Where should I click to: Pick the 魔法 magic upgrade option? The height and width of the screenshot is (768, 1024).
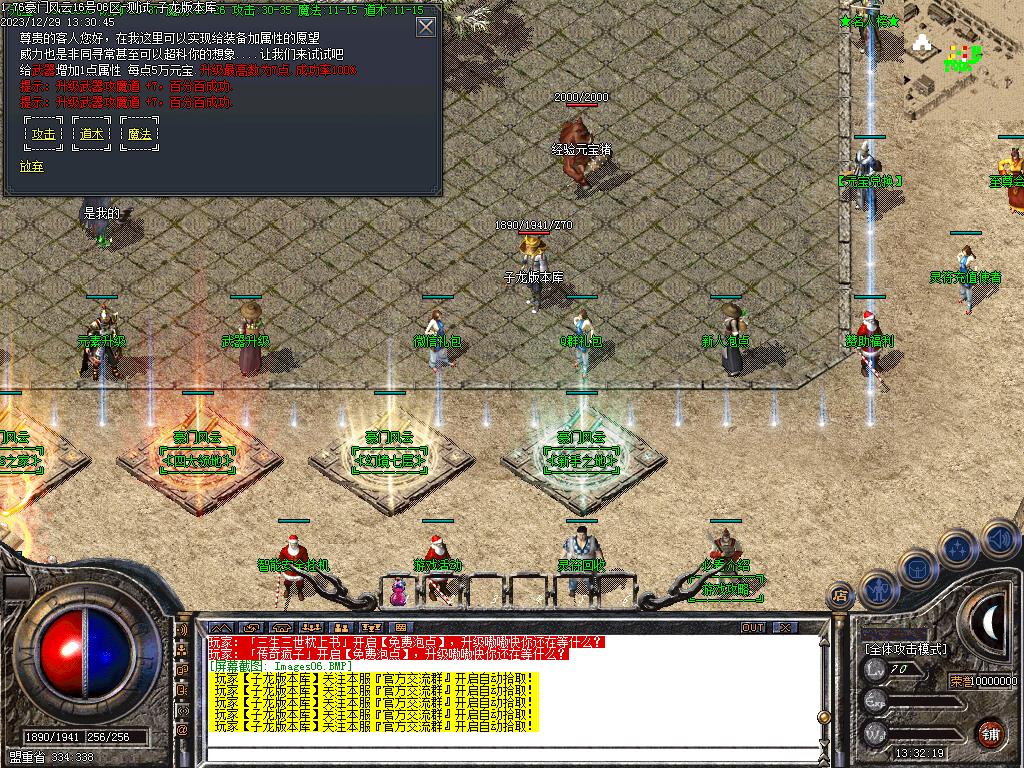(140, 134)
